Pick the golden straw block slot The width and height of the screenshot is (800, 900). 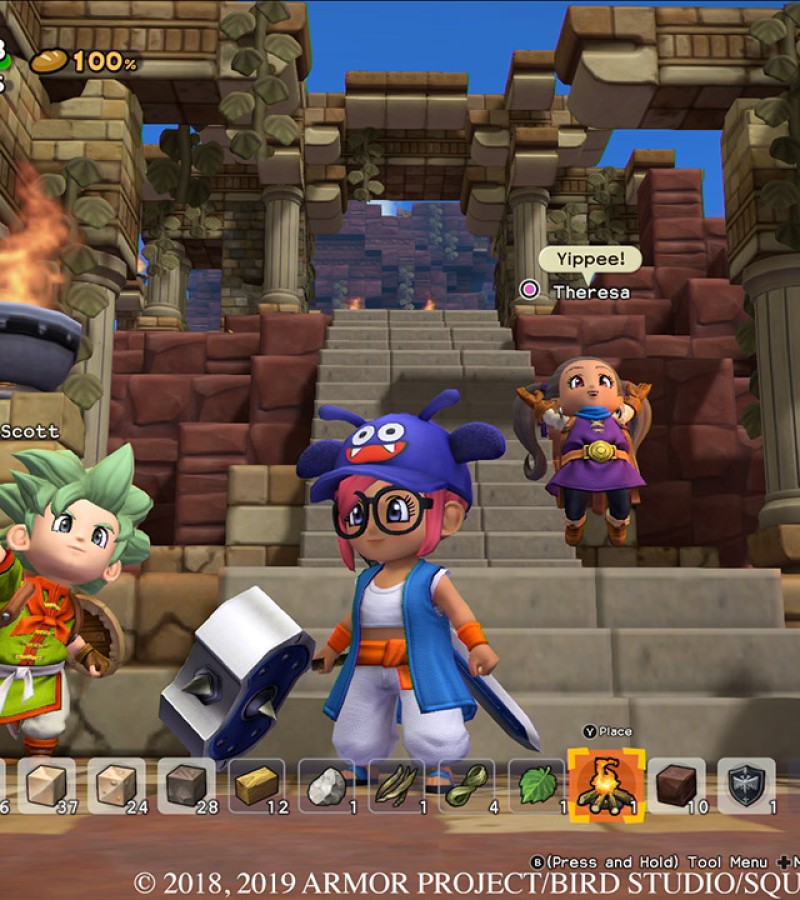[x=256, y=785]
